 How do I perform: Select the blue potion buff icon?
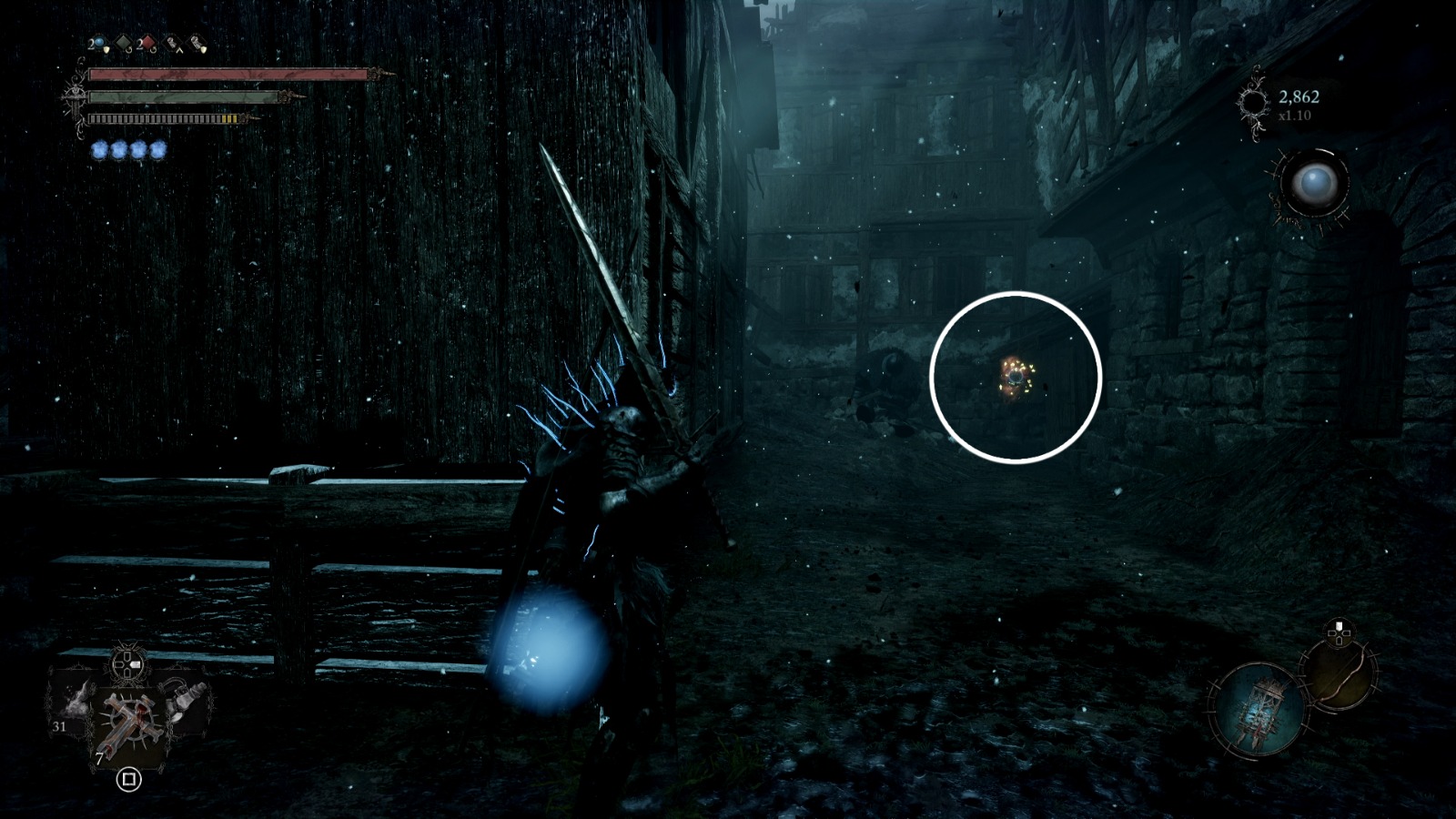98,41
